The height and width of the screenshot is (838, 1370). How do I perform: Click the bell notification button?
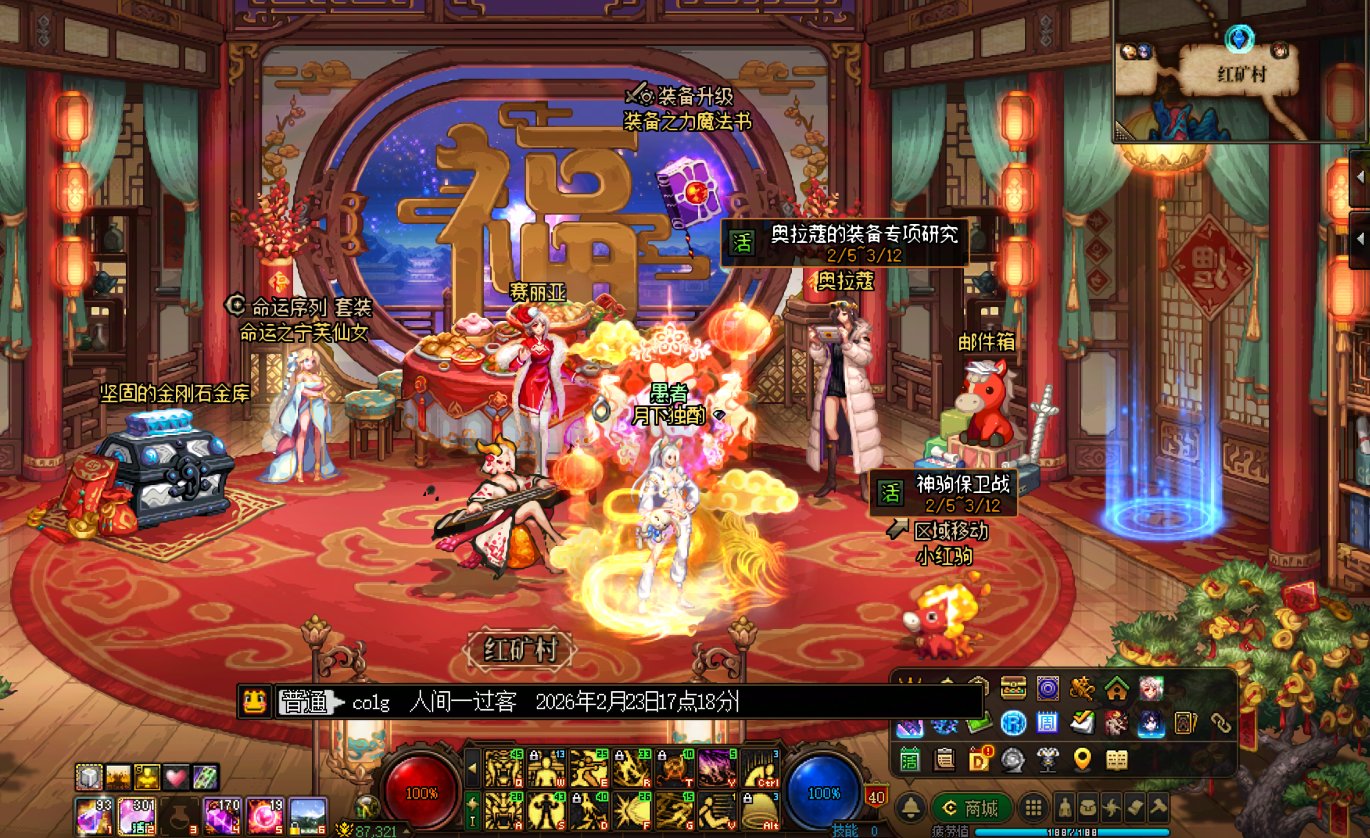tap(910, 808)
